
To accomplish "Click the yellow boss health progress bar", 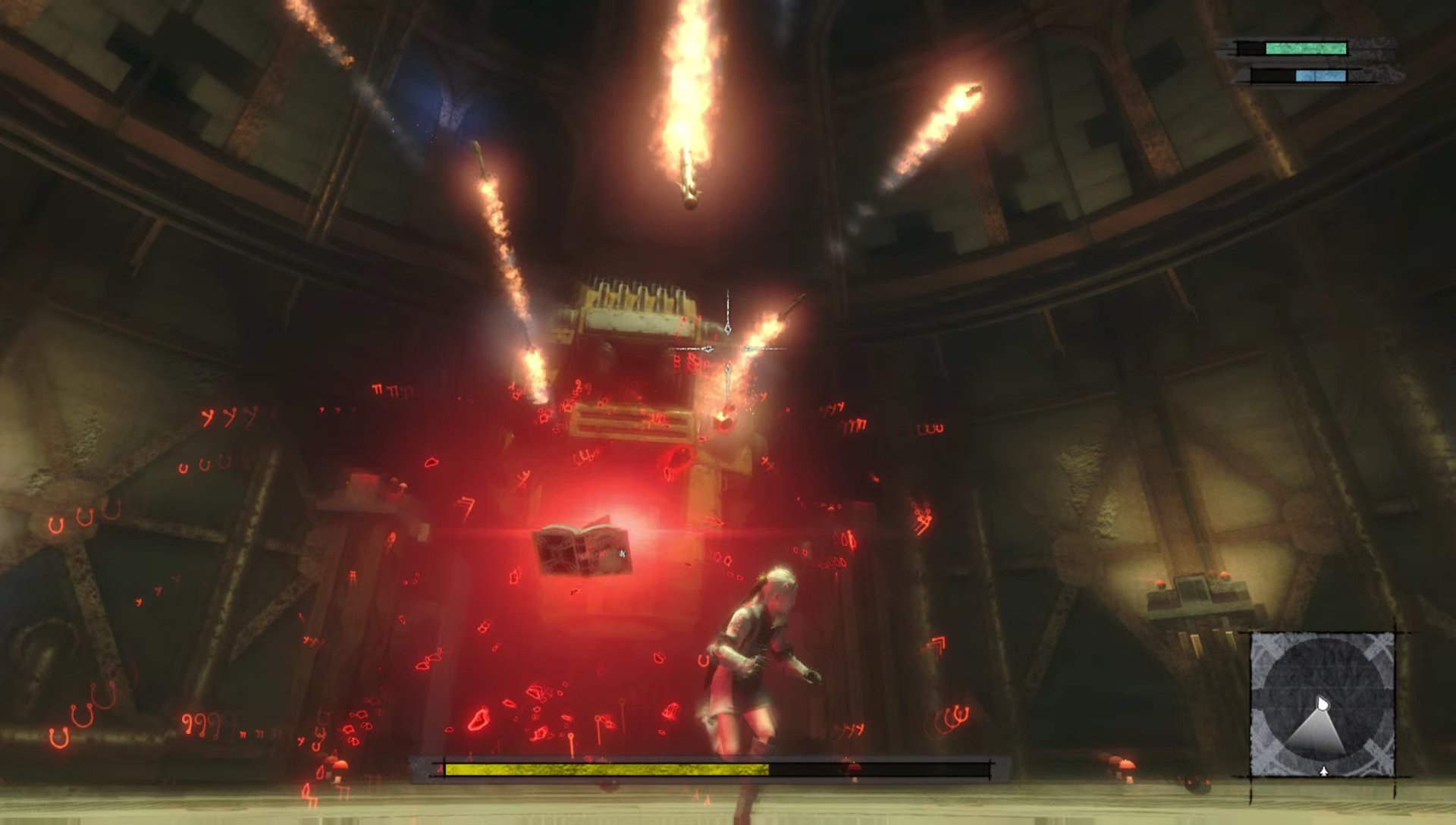I will [x=607, y=768].
